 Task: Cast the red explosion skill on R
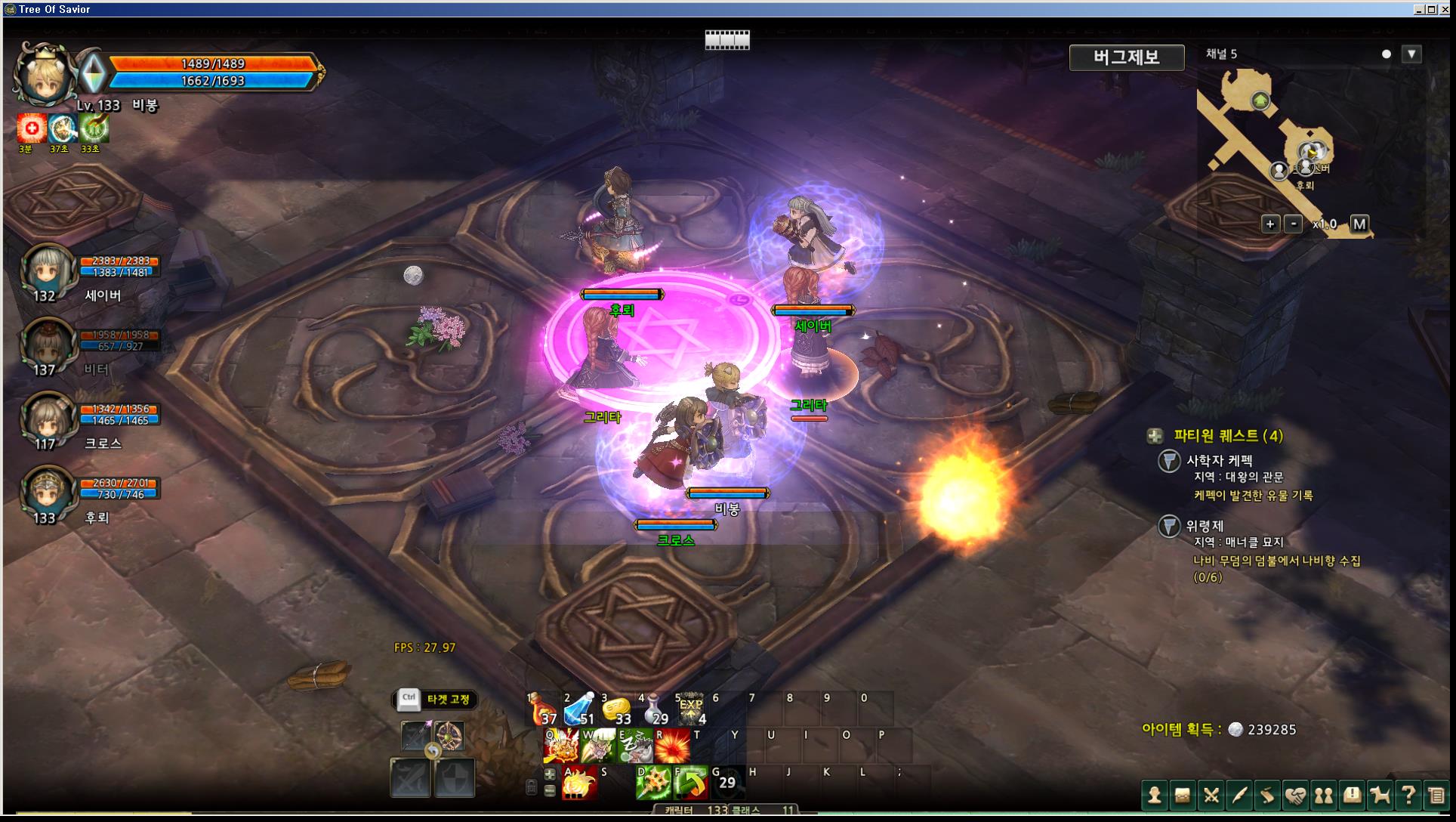click(671, 746)
